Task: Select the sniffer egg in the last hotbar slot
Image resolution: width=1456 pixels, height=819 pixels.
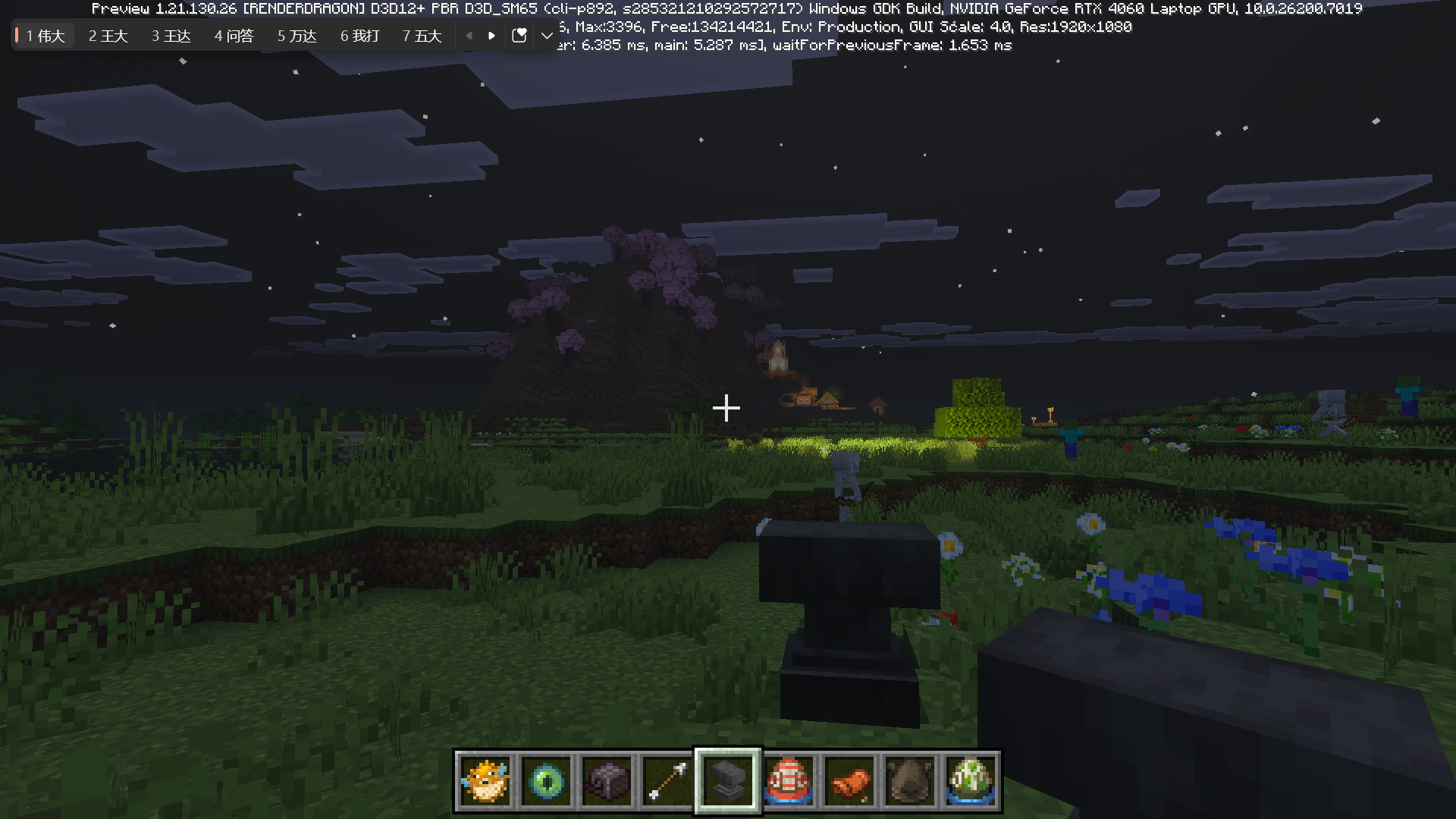Action: (971, 781)
